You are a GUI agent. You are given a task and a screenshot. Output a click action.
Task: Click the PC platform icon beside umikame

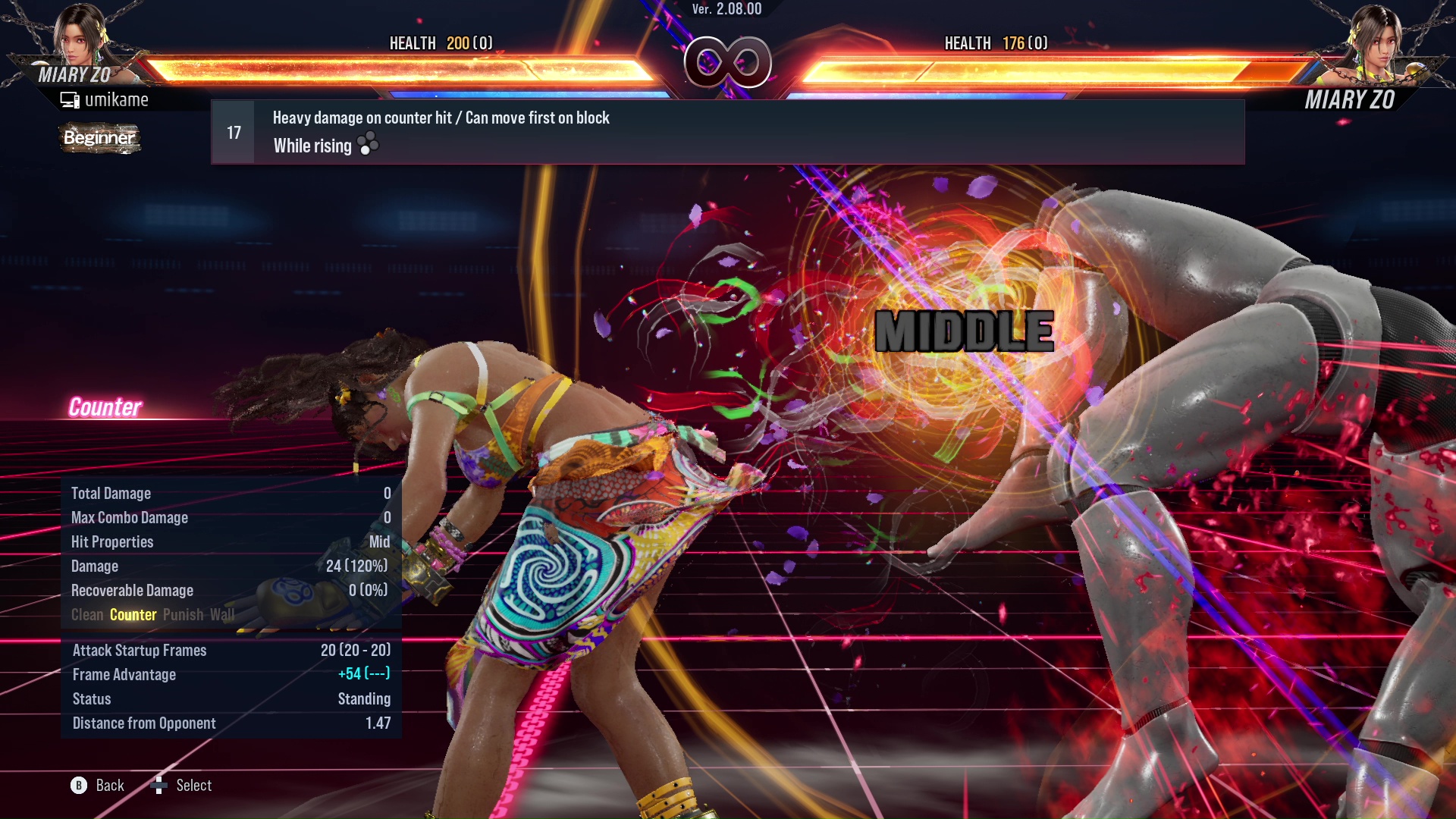pyautogui.click(x=70, y=99)
